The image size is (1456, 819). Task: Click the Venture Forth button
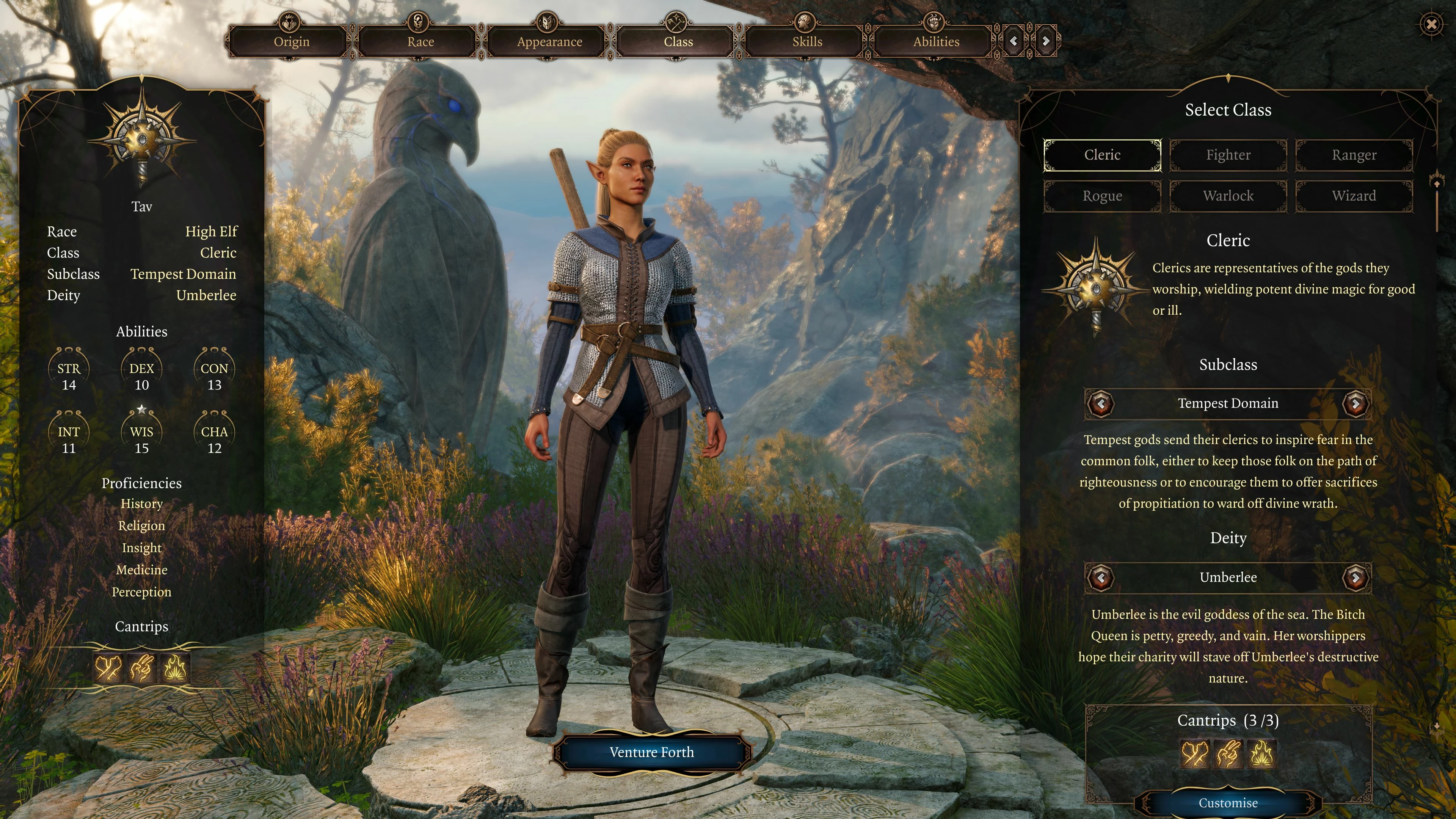tap(651, 752)
